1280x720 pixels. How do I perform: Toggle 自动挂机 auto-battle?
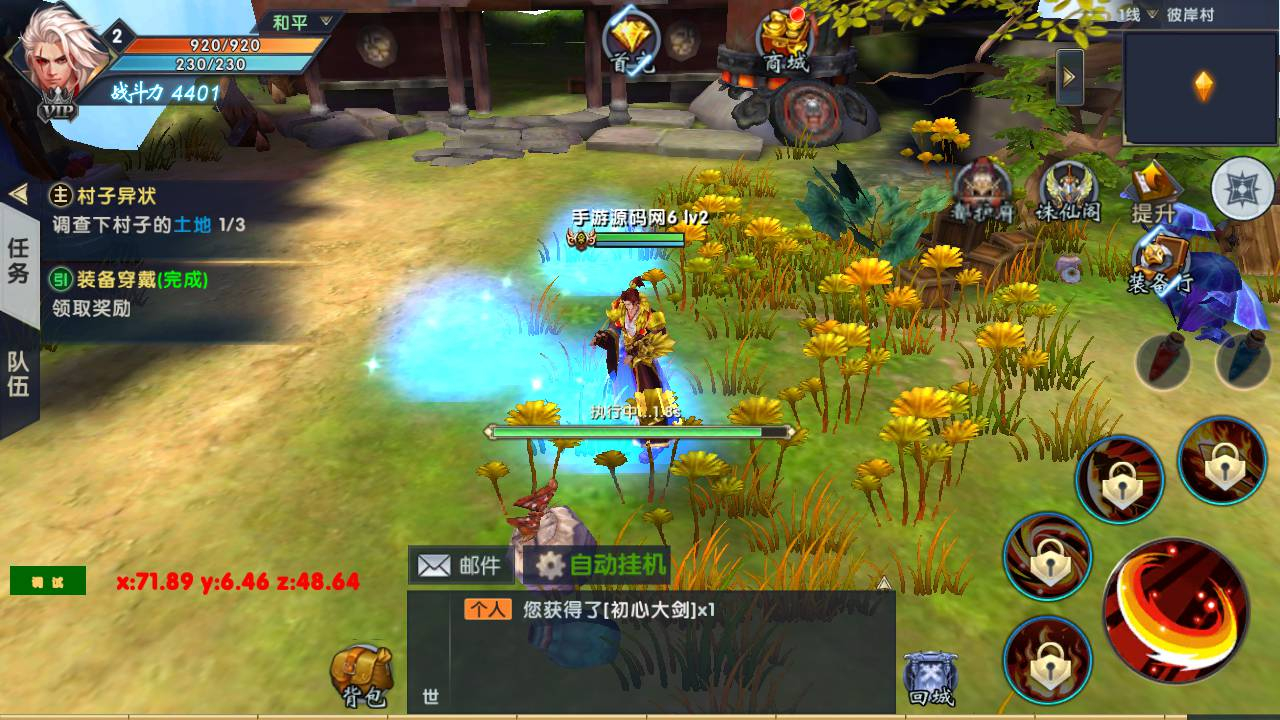point(603,566)
